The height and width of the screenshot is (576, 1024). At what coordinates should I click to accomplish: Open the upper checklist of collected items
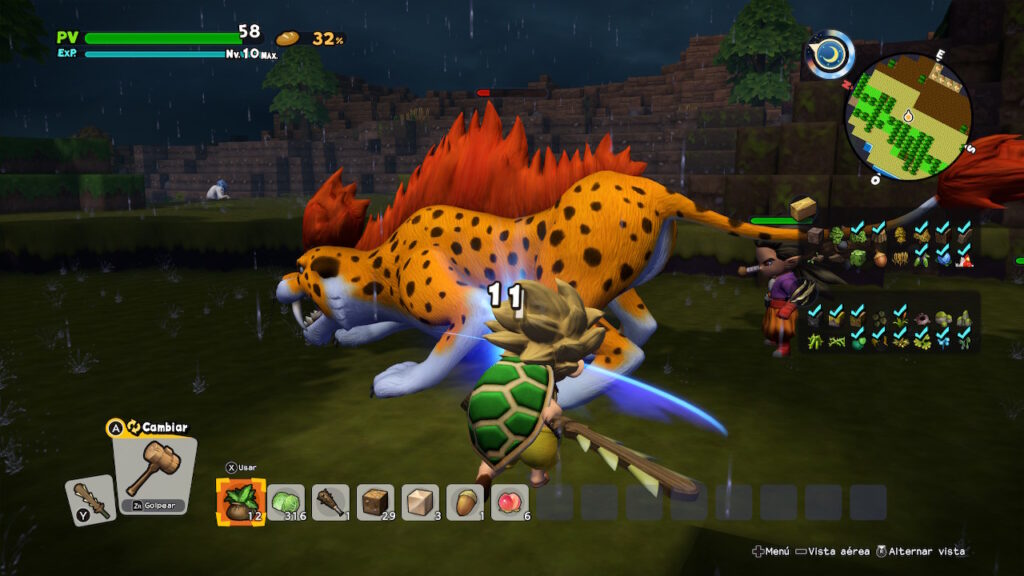[x=889, y=246]
